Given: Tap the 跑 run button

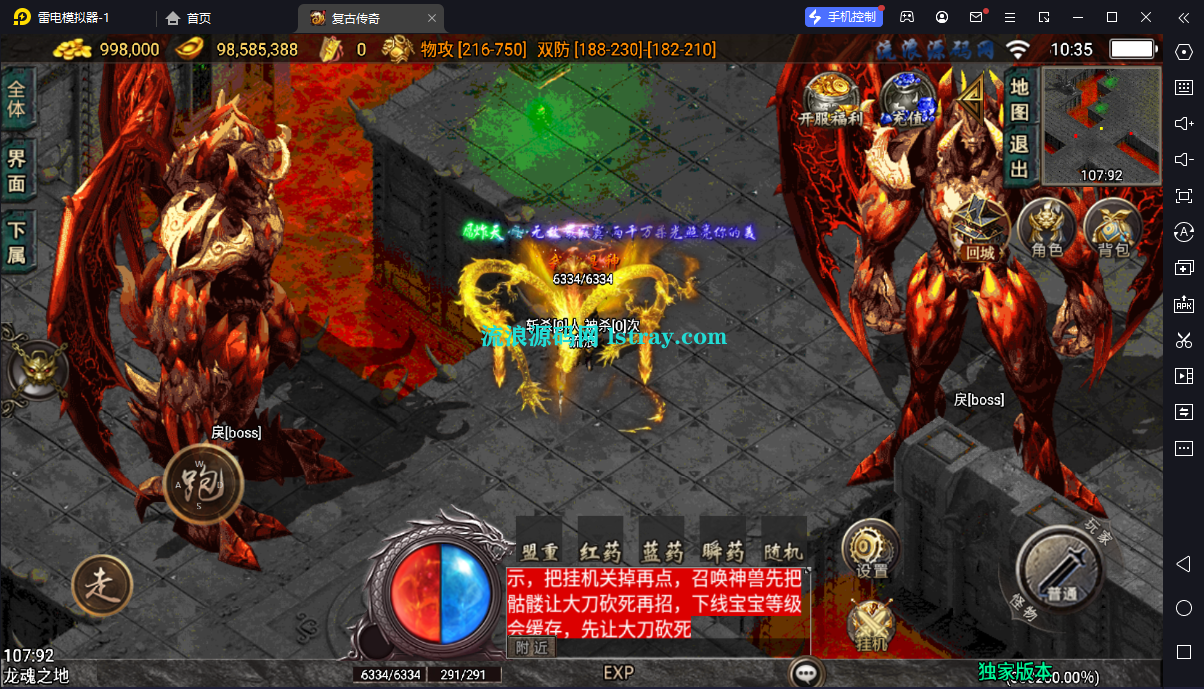Looking at the screenshot, I should click(203, 484).
